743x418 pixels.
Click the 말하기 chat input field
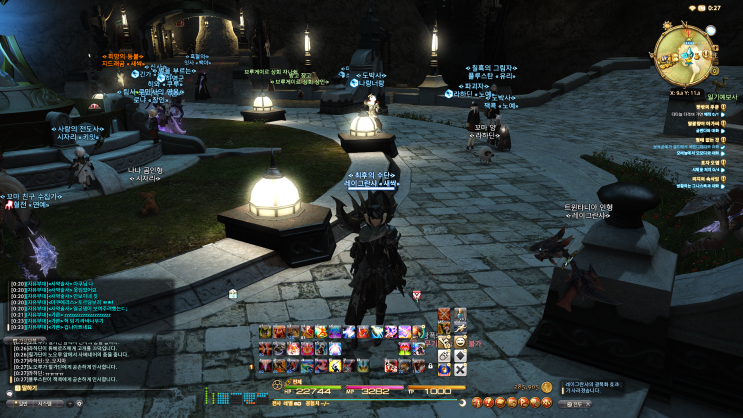[x=100, y=385]
